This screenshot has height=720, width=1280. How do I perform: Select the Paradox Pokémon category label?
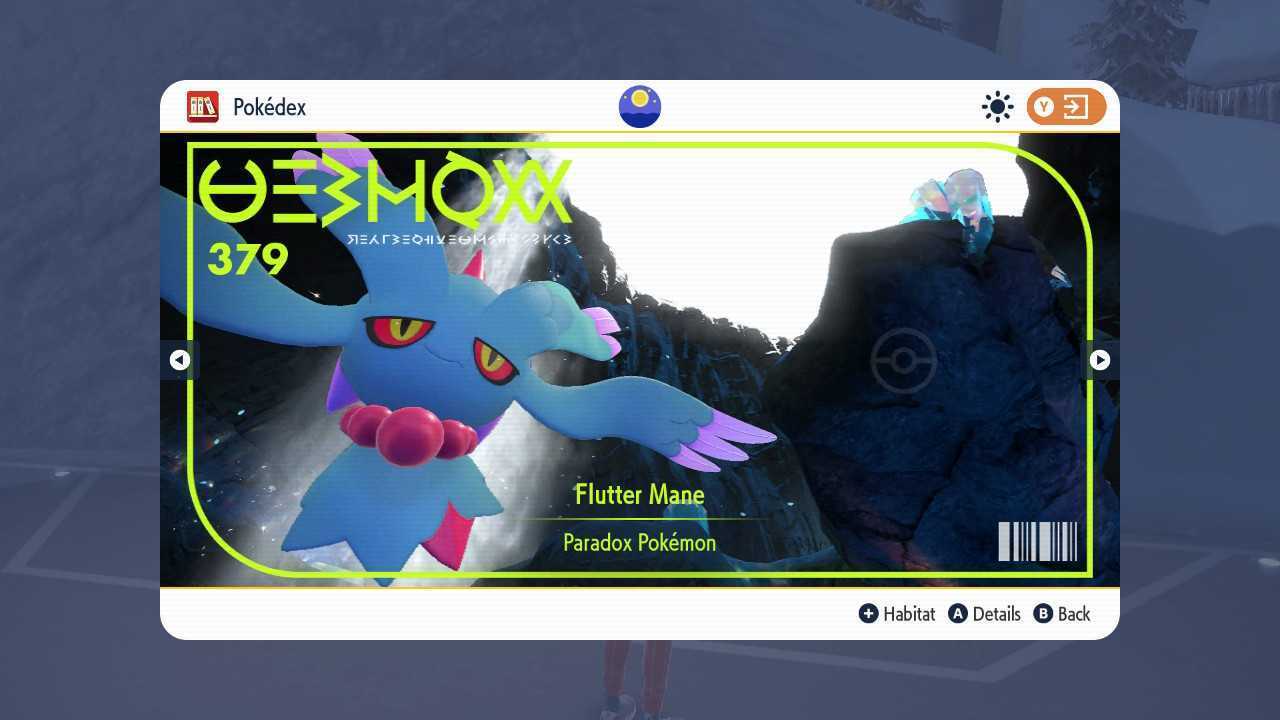pos(639,542)
